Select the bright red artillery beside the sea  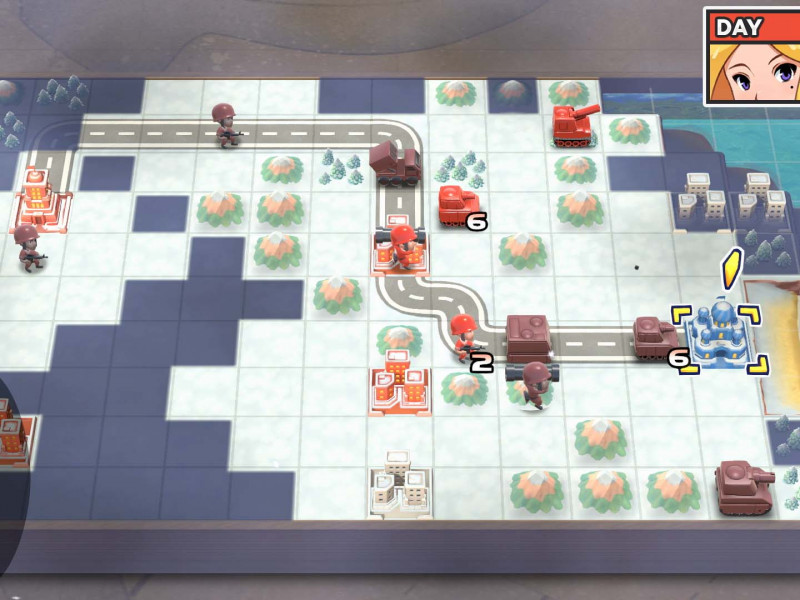pyautogui.click(x=576, y=125)
